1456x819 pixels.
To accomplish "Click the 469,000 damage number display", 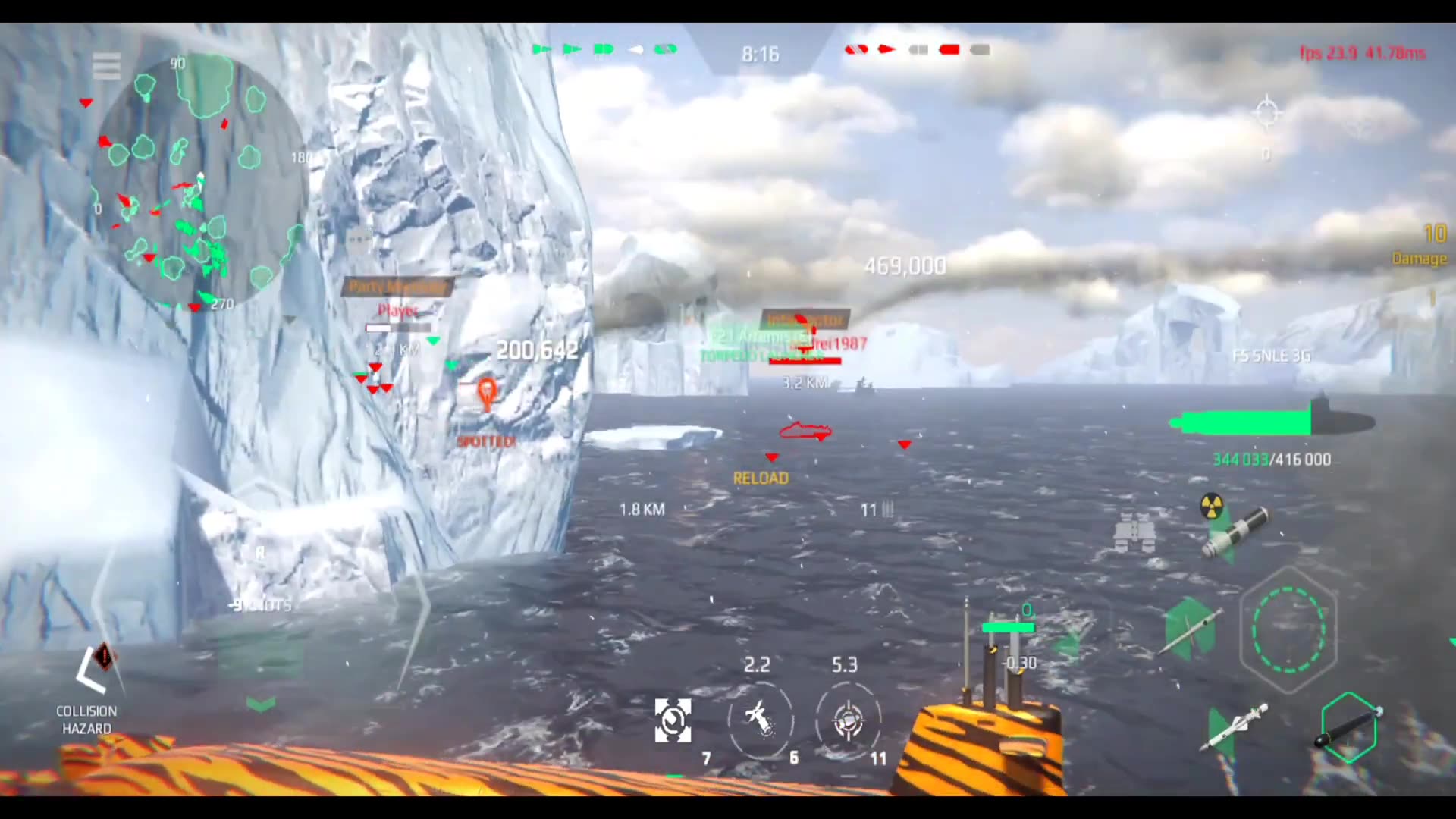I will 905,266.
